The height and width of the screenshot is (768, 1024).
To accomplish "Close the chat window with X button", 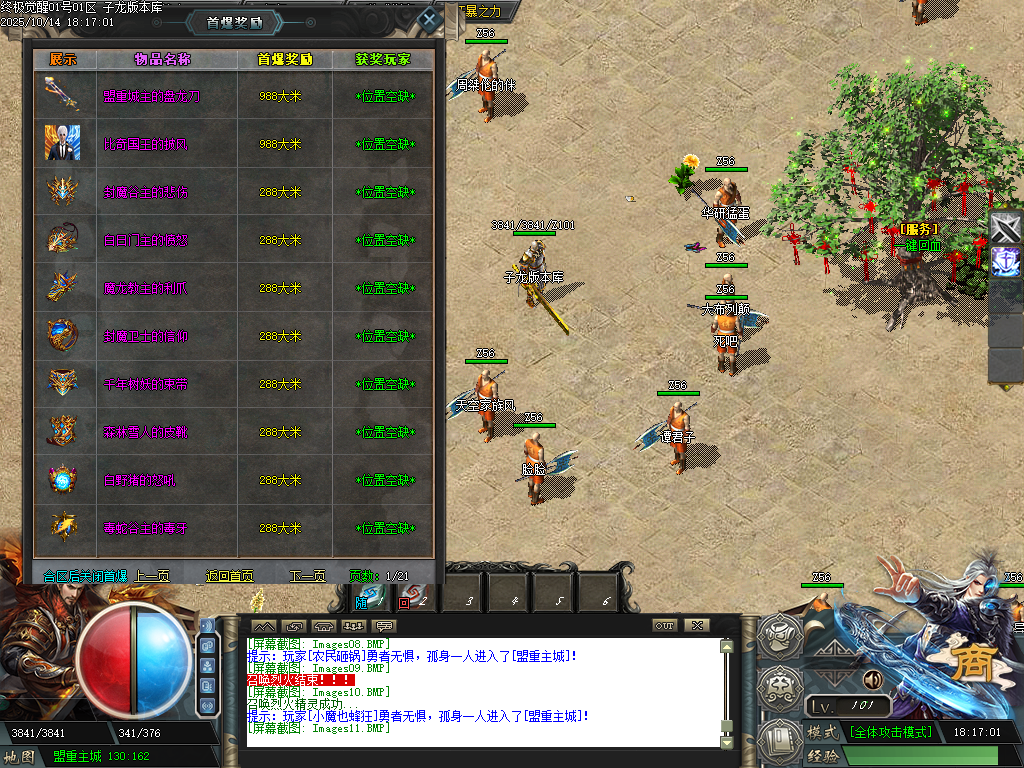I will (697, 625).
